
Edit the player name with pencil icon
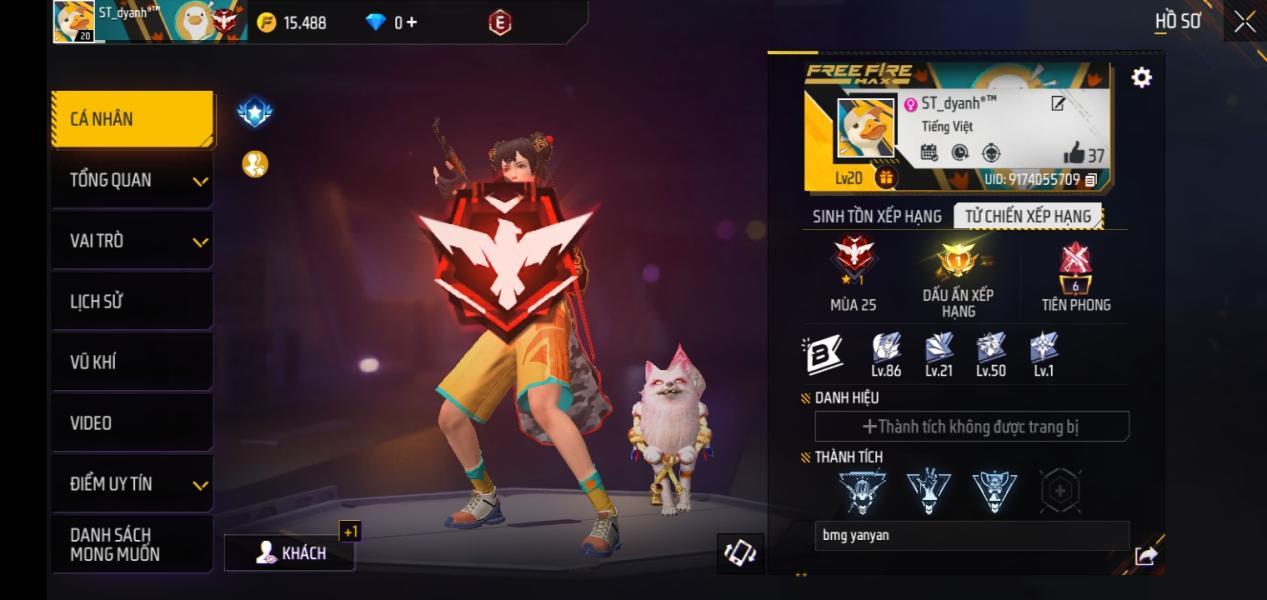(1058, 104)
